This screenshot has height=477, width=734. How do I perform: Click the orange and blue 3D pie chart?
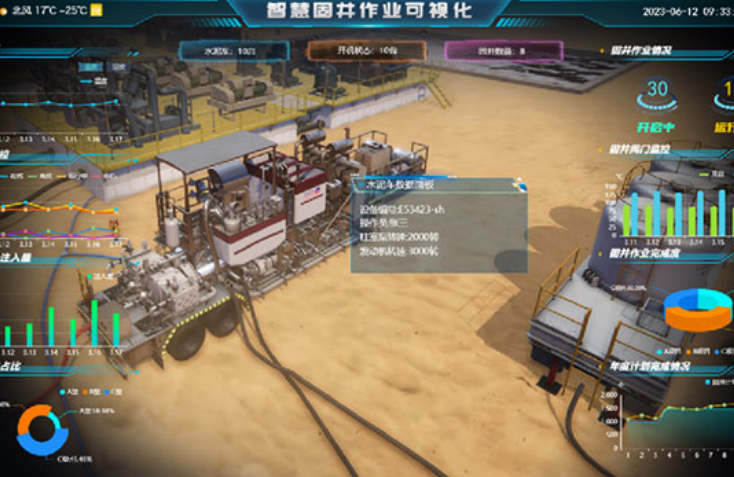[698, 309]
